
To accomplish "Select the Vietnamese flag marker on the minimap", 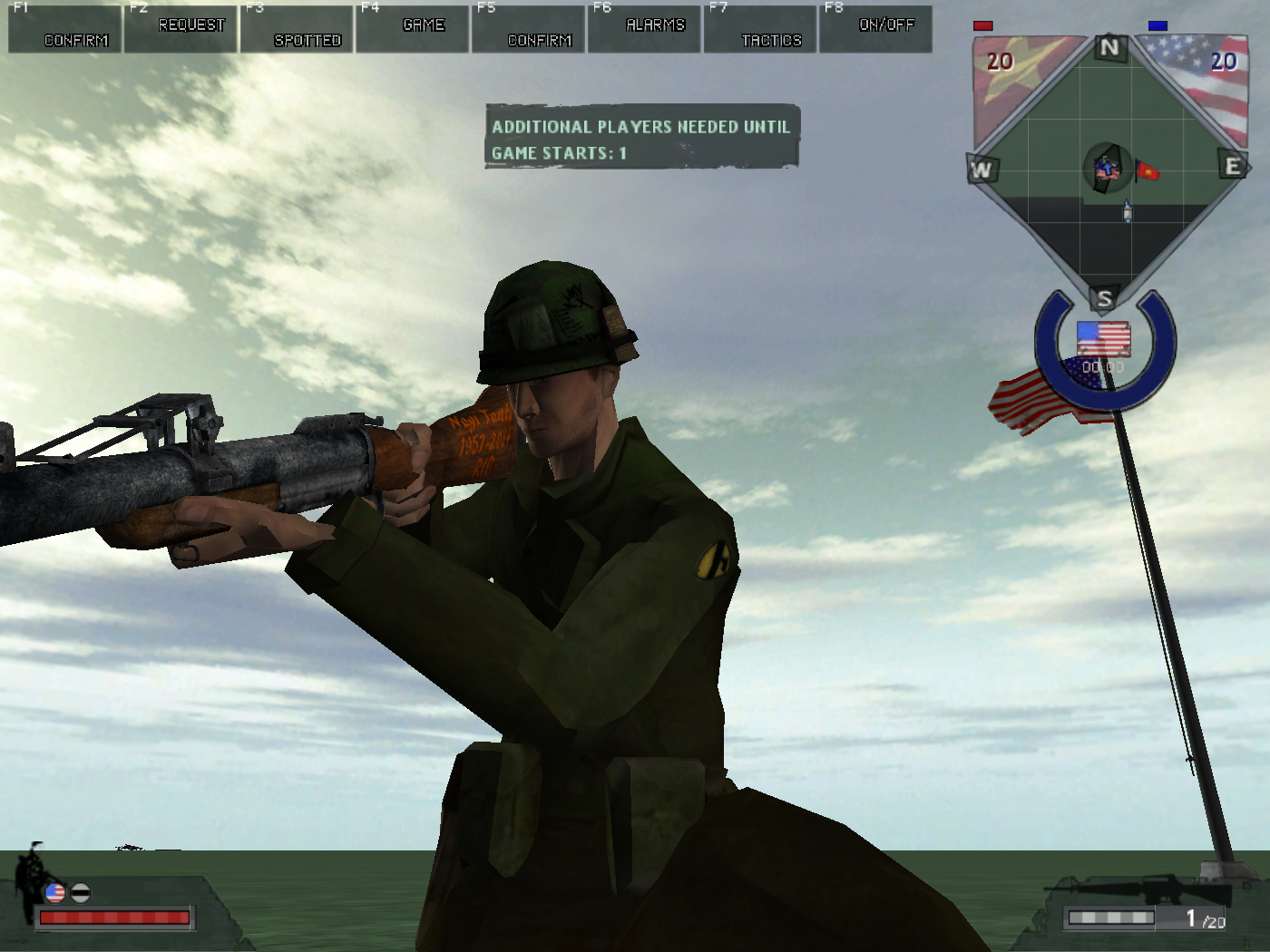I will pos(1148,170).
